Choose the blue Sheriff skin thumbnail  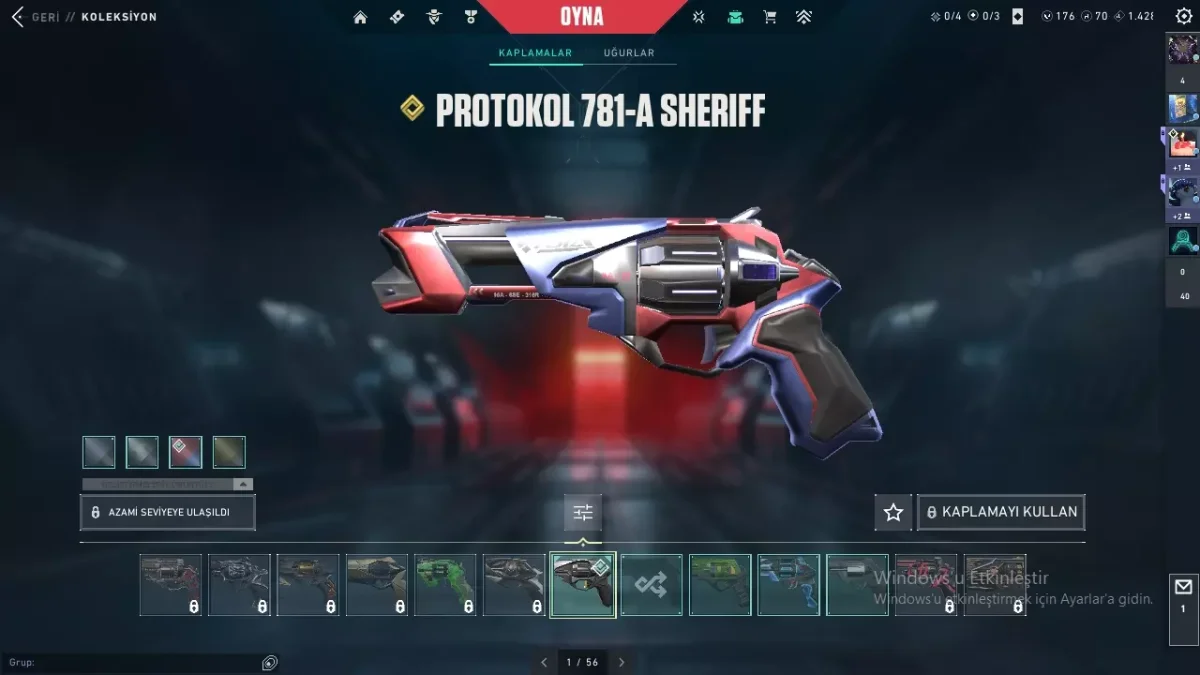788,585
